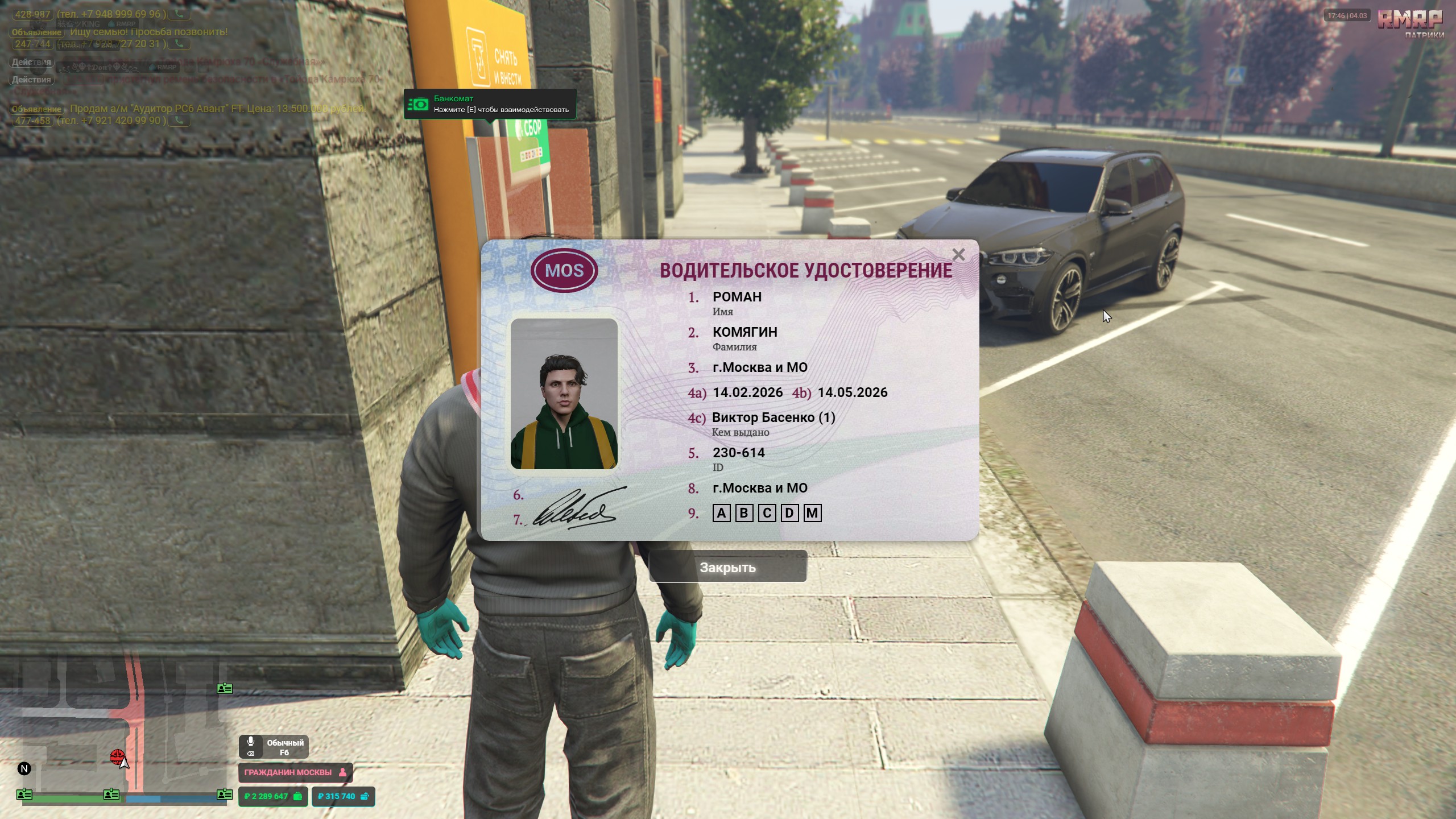This screenshot has width=1456, height=819.
Task: Call the phone number ending 69 96
Action: [x=180, y=14]
